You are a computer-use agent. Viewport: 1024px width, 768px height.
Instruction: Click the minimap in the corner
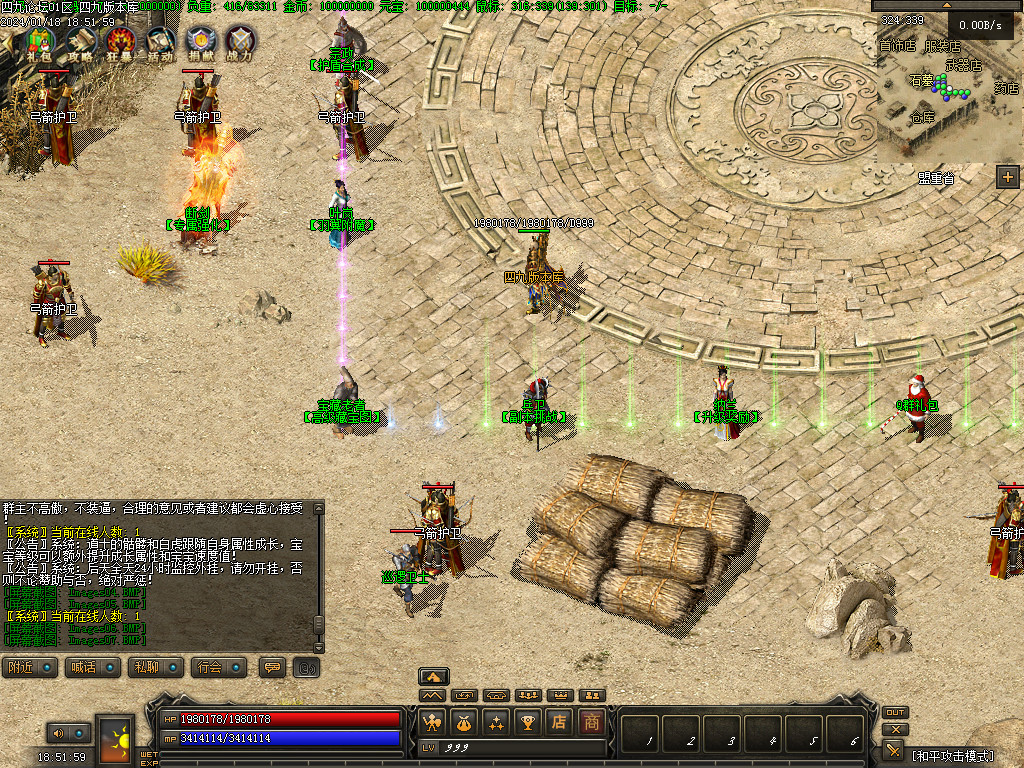coord(948,95)
